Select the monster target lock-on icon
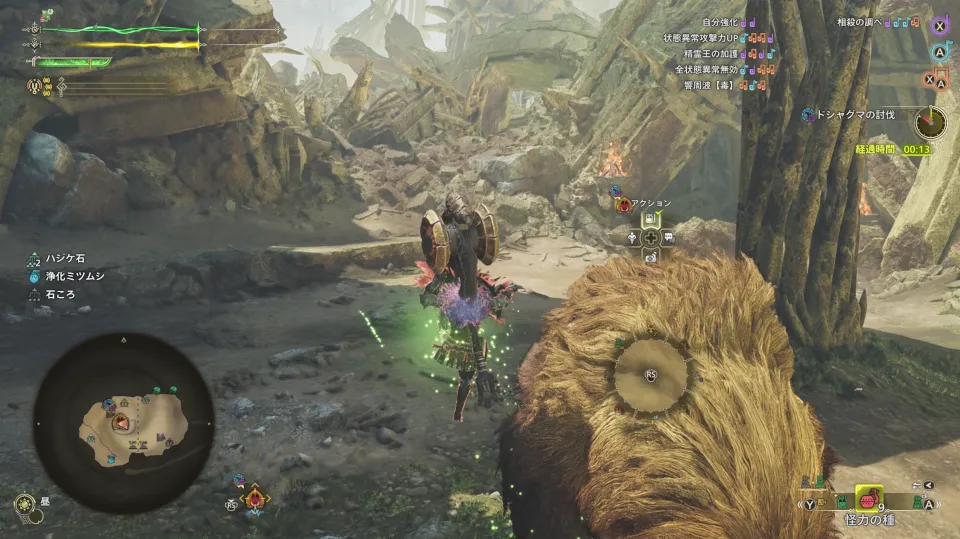 (x=255, y=497)
